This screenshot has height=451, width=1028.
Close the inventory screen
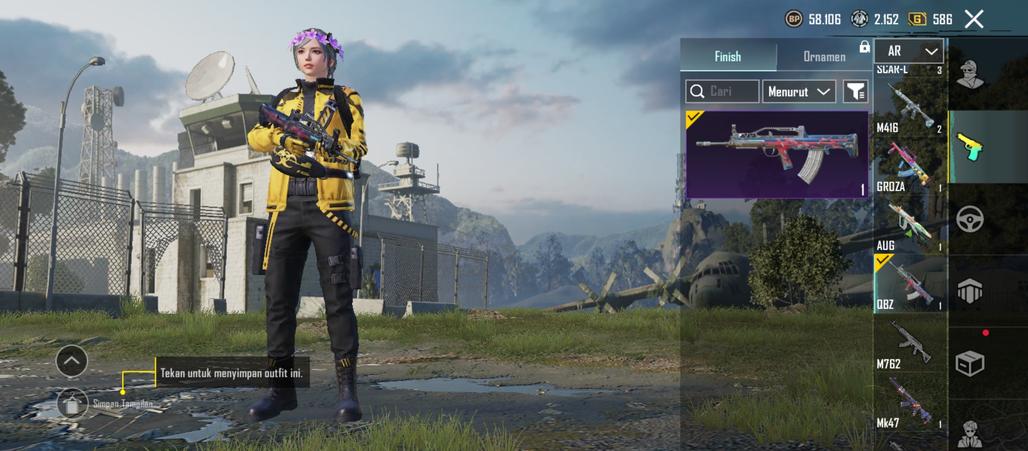974,18
